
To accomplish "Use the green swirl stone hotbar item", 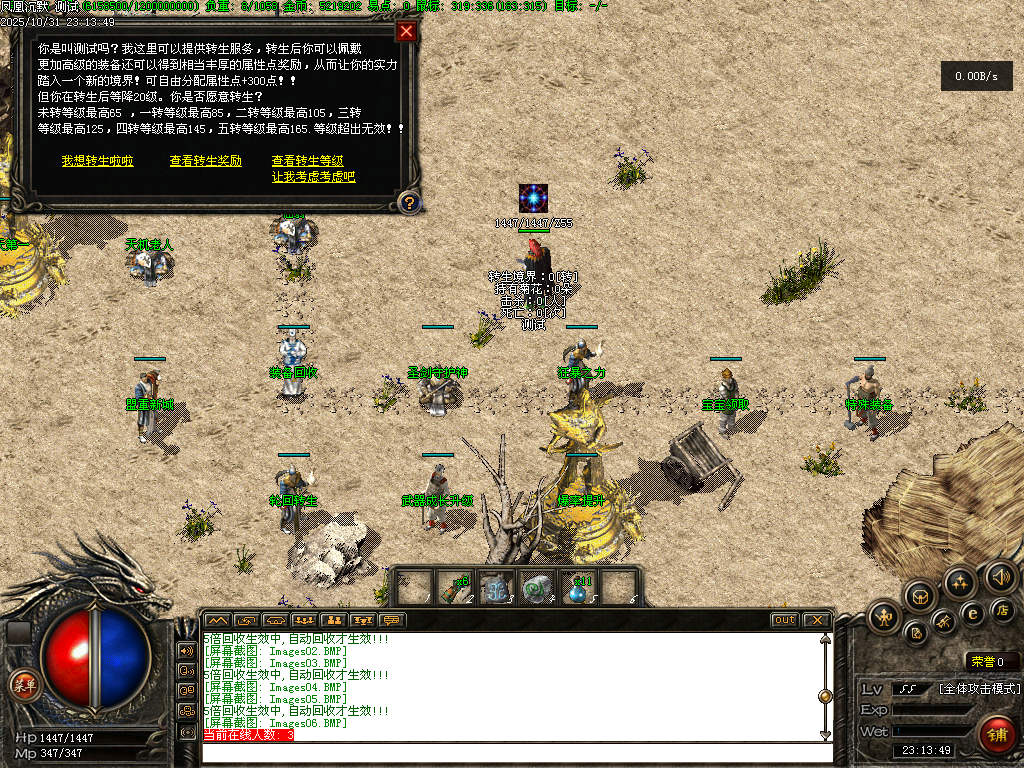I will coord(537,588).
